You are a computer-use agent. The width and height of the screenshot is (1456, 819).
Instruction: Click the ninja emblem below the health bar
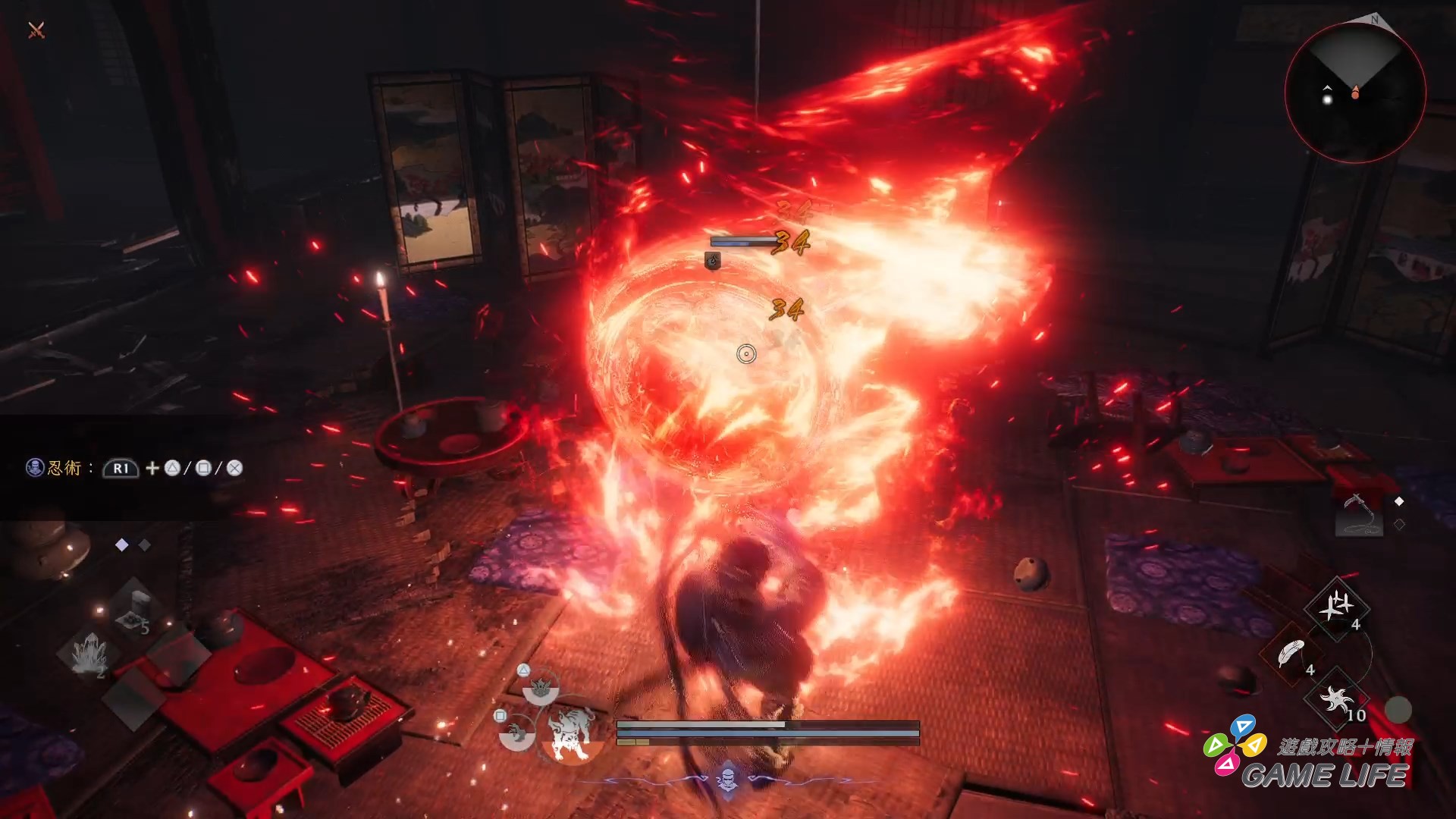pos(727,780)
